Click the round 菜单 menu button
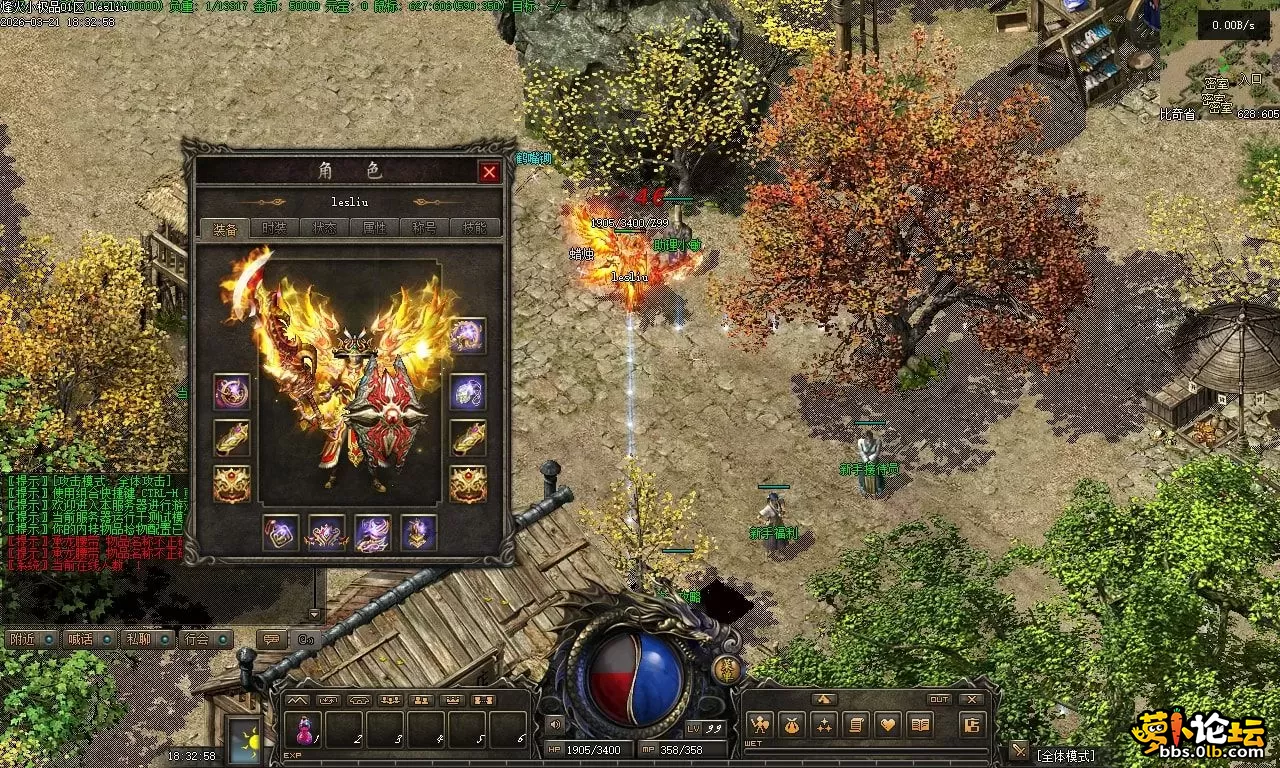 pos(728,670)
